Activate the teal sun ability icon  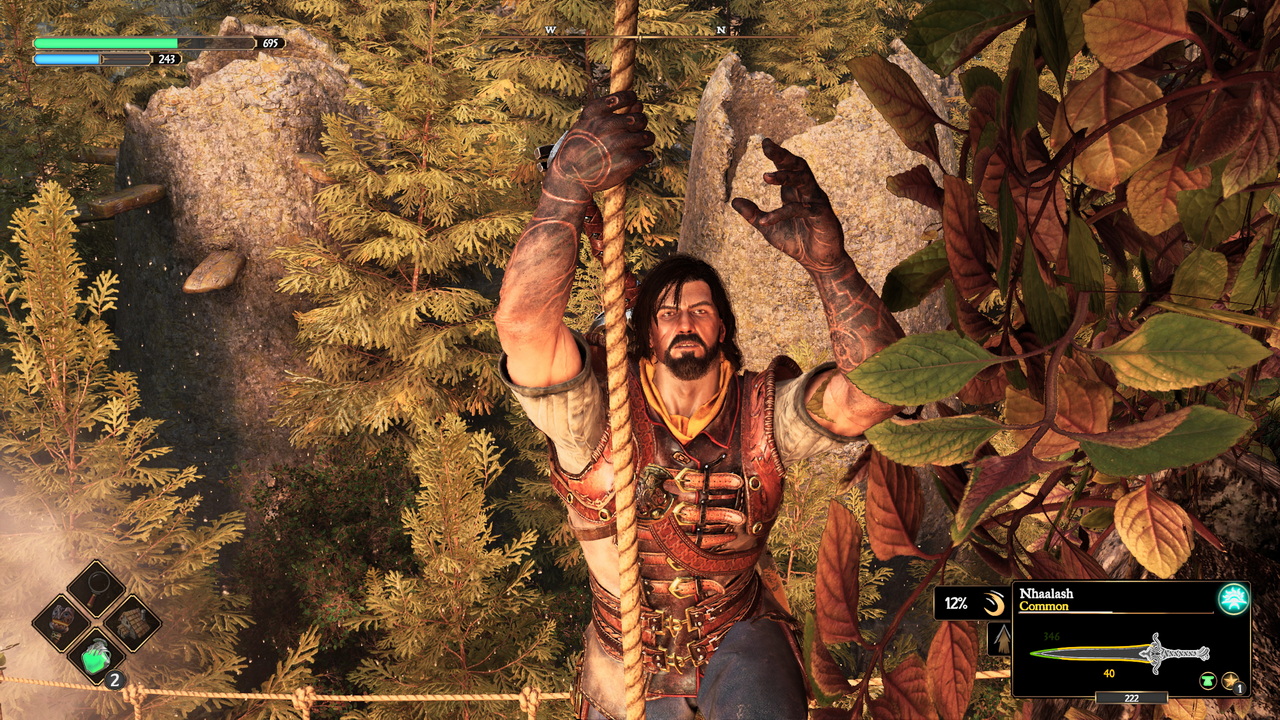(x=1233, y=598)
